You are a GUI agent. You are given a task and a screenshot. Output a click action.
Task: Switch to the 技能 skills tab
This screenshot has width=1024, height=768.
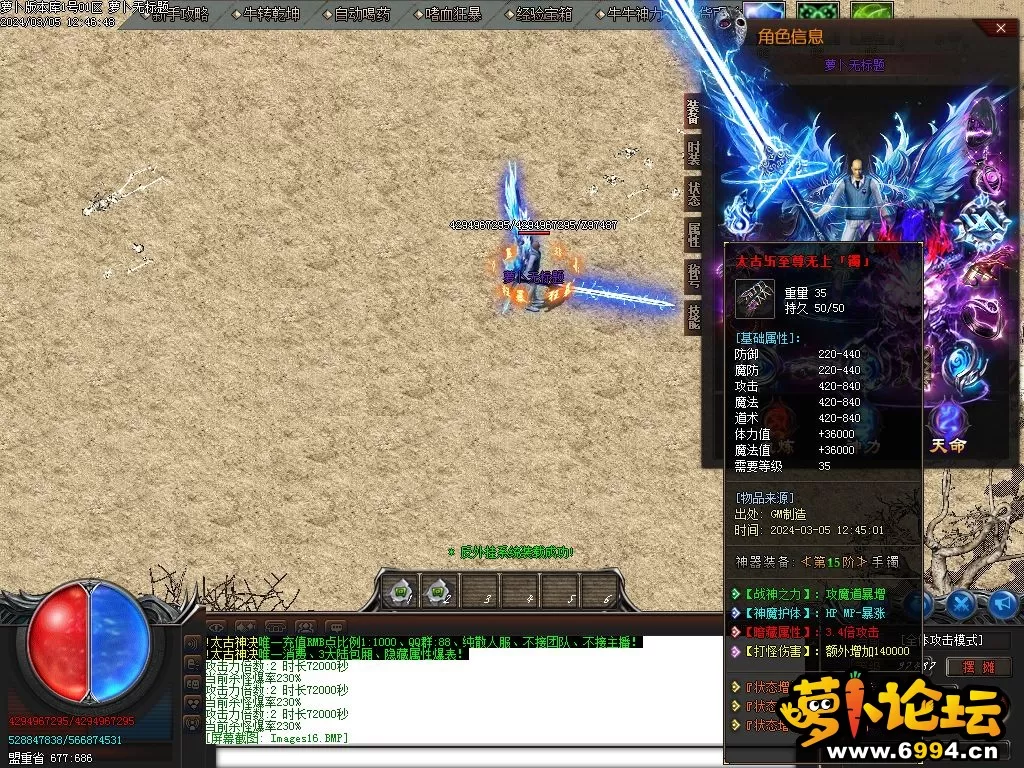693,317
